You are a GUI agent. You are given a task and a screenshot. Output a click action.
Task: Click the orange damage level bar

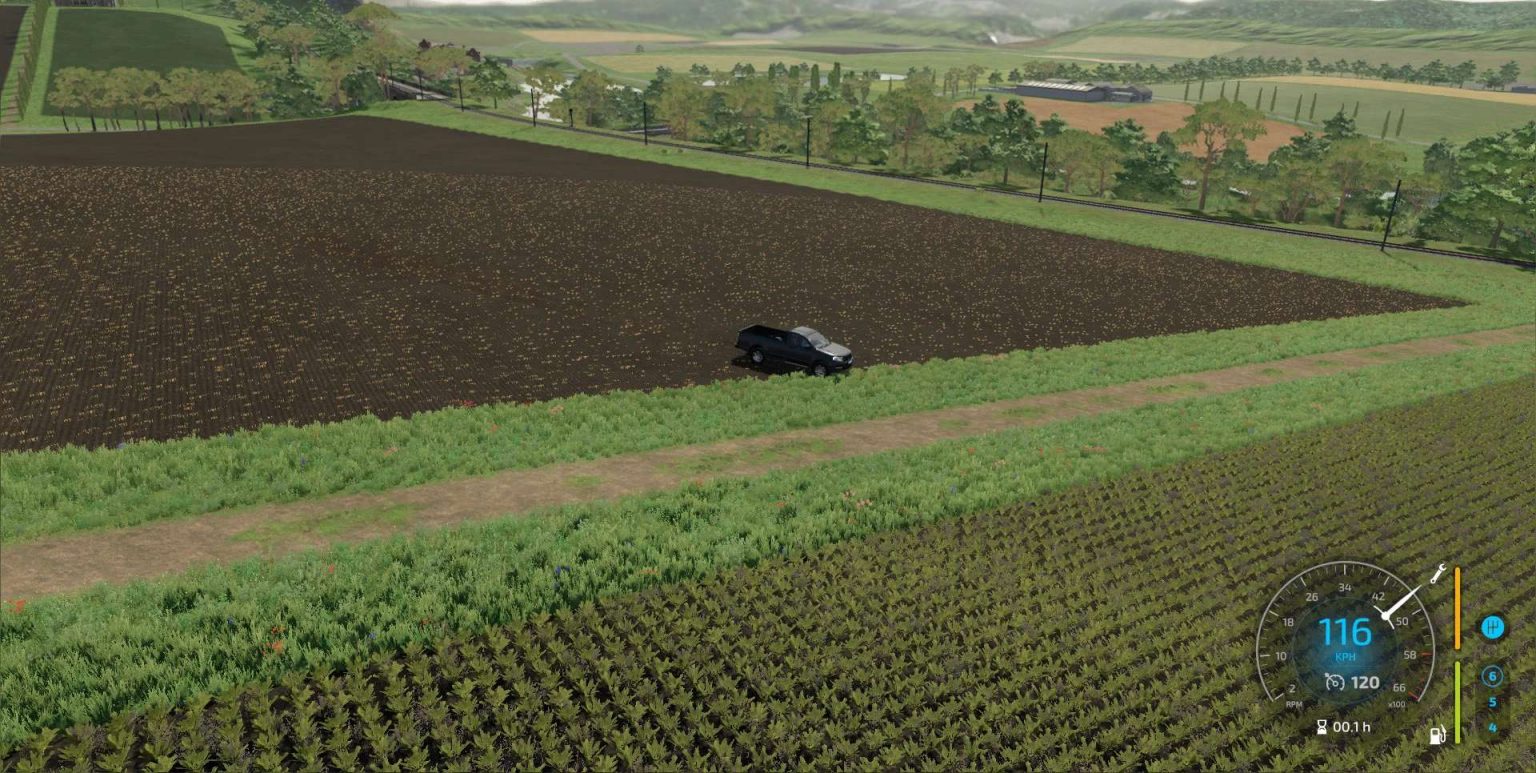click(1457, 608)
